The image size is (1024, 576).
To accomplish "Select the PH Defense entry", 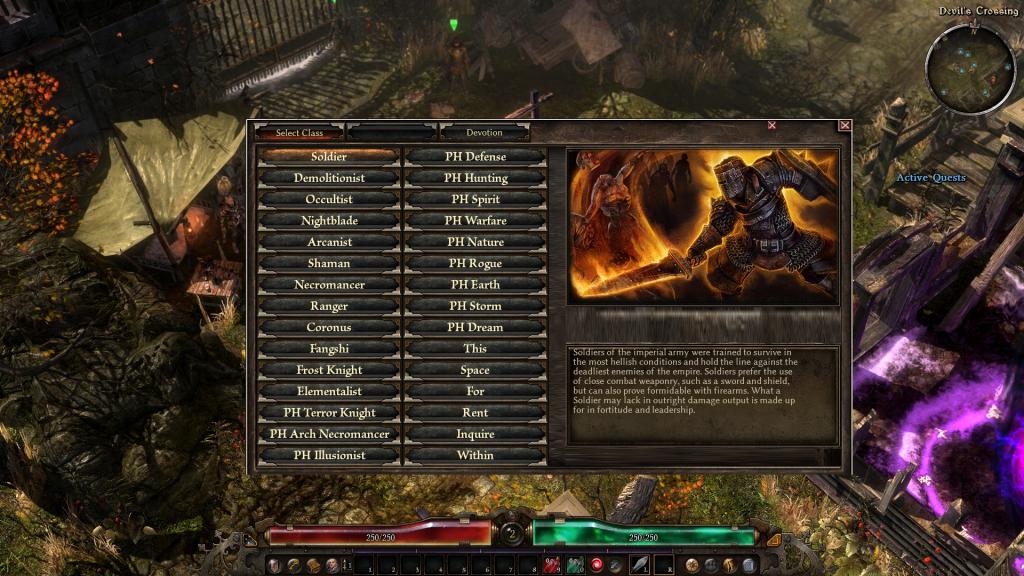I will click(475, 157).
